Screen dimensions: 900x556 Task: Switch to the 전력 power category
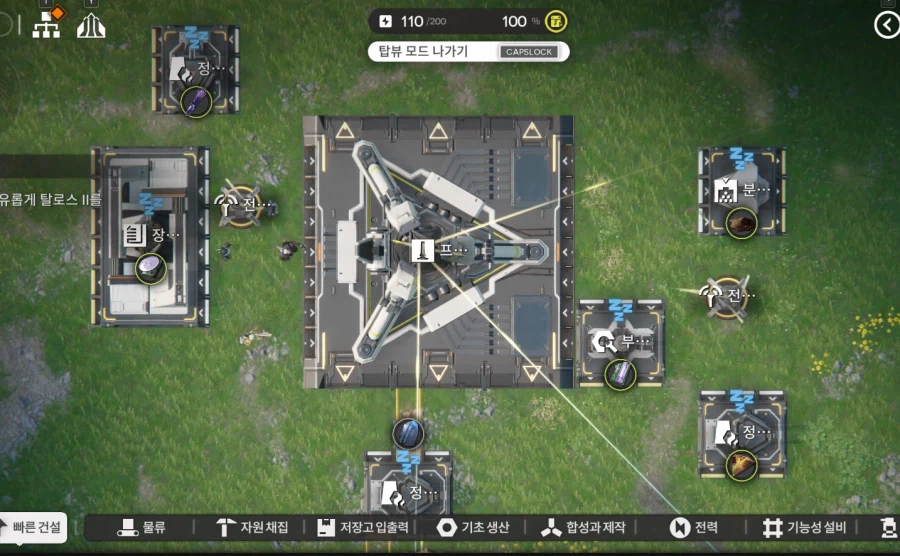(694, 527)
